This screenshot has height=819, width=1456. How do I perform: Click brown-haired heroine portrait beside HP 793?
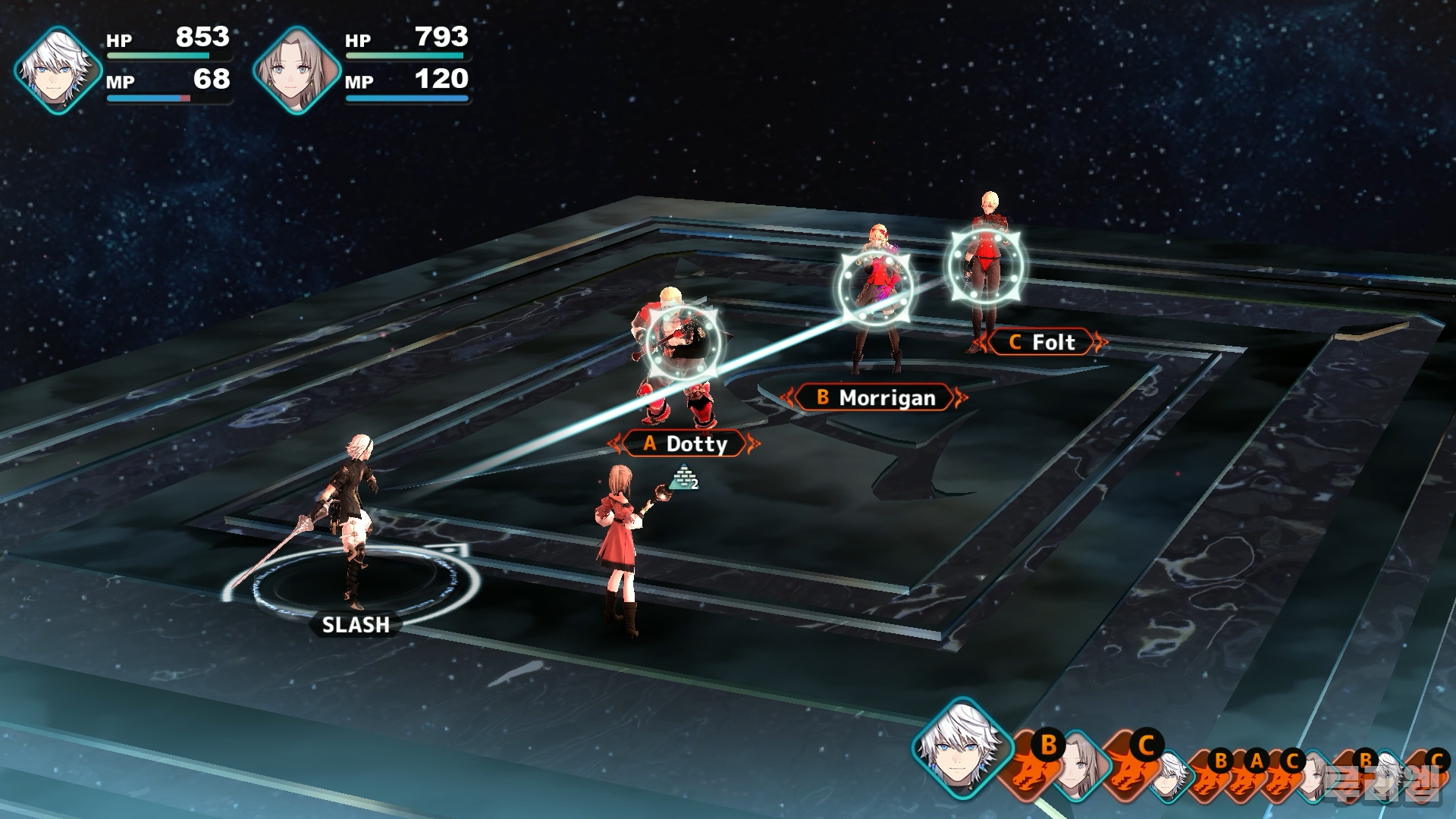[297, 71]
